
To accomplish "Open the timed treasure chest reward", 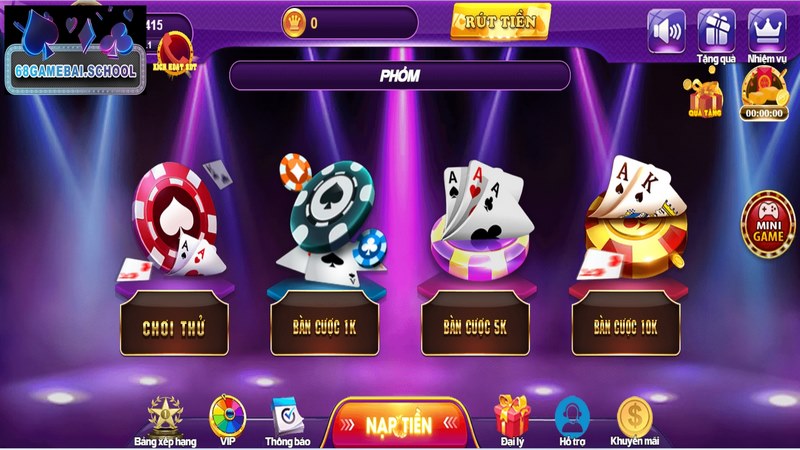I will (765, 92).
